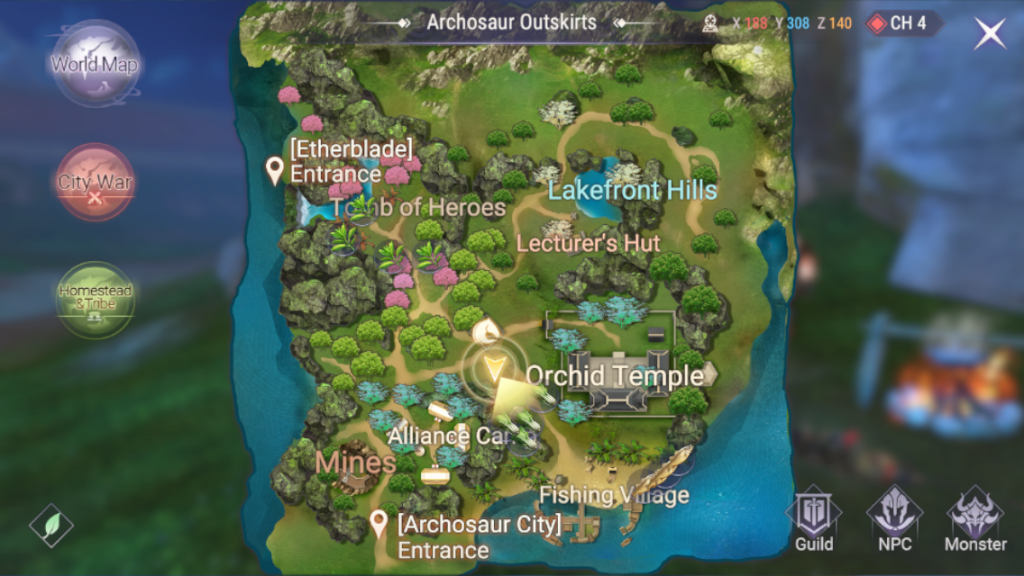The image size is (1024, 576).
Task: Choose Lecturer's Hut on map
Action: click(587, 243)
